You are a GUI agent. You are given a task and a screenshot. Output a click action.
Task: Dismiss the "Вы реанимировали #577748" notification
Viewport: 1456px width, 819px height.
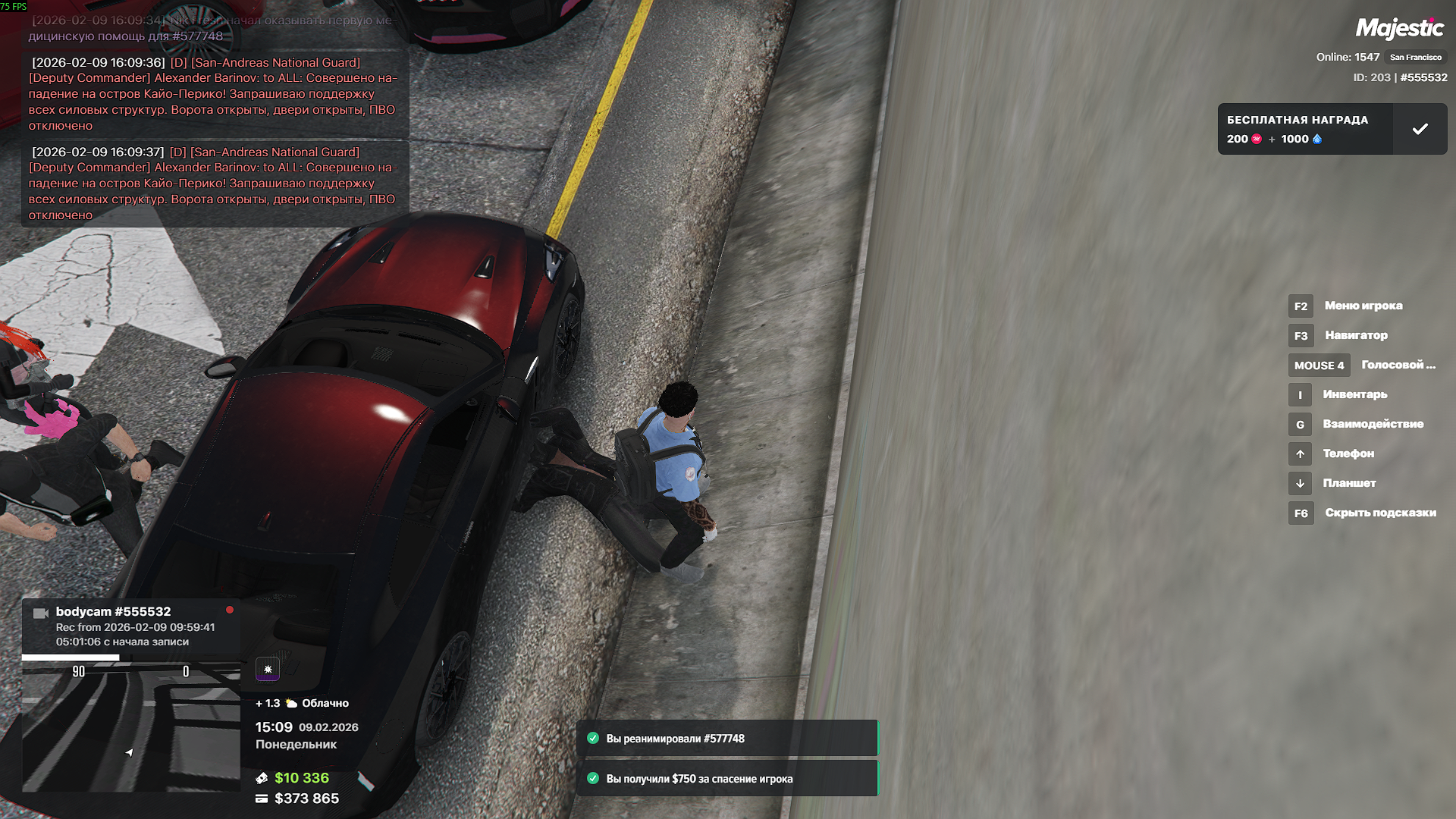pos(726,739)
